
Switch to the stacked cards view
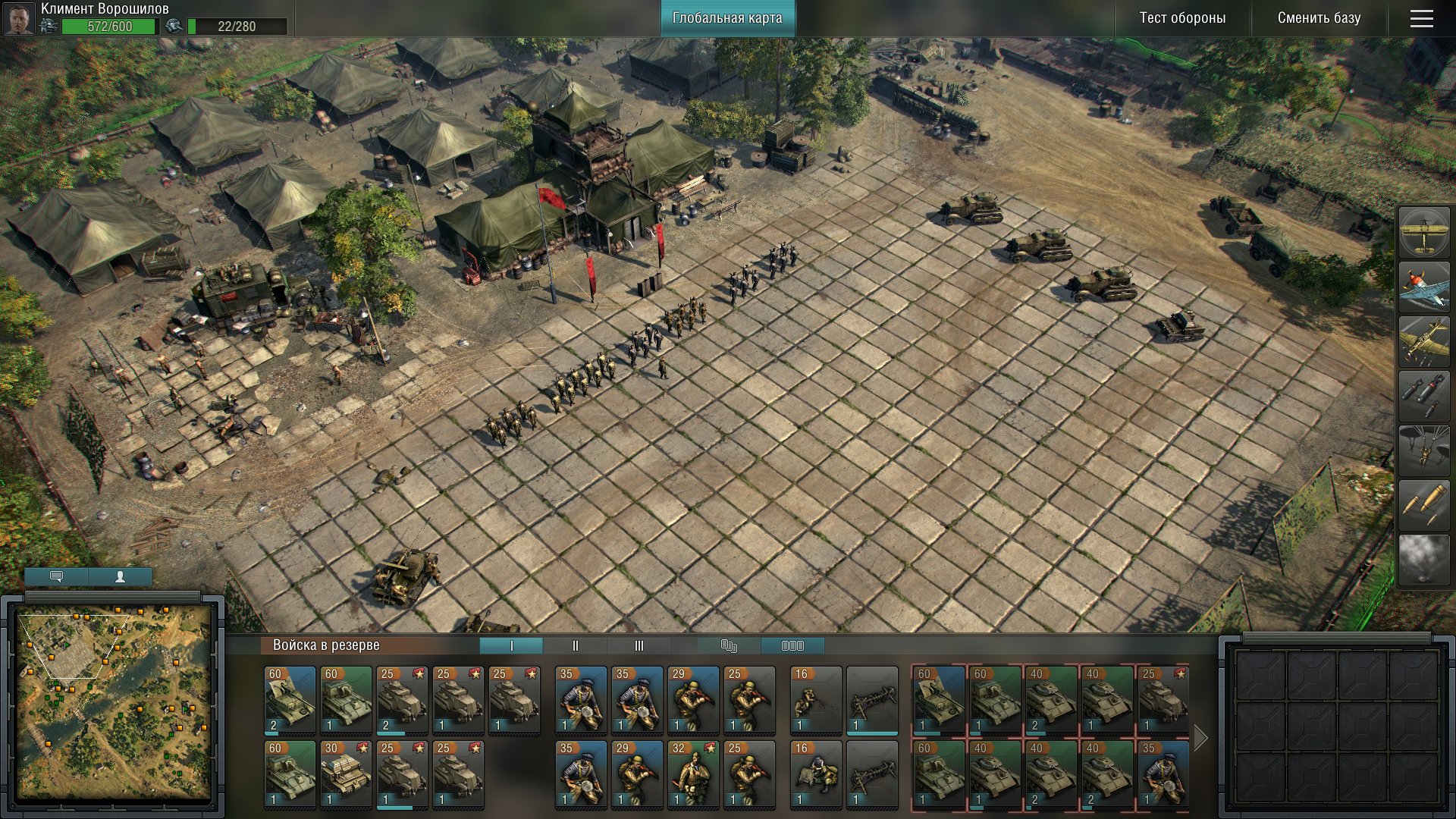pyautogui.click(x=729, y=646)
